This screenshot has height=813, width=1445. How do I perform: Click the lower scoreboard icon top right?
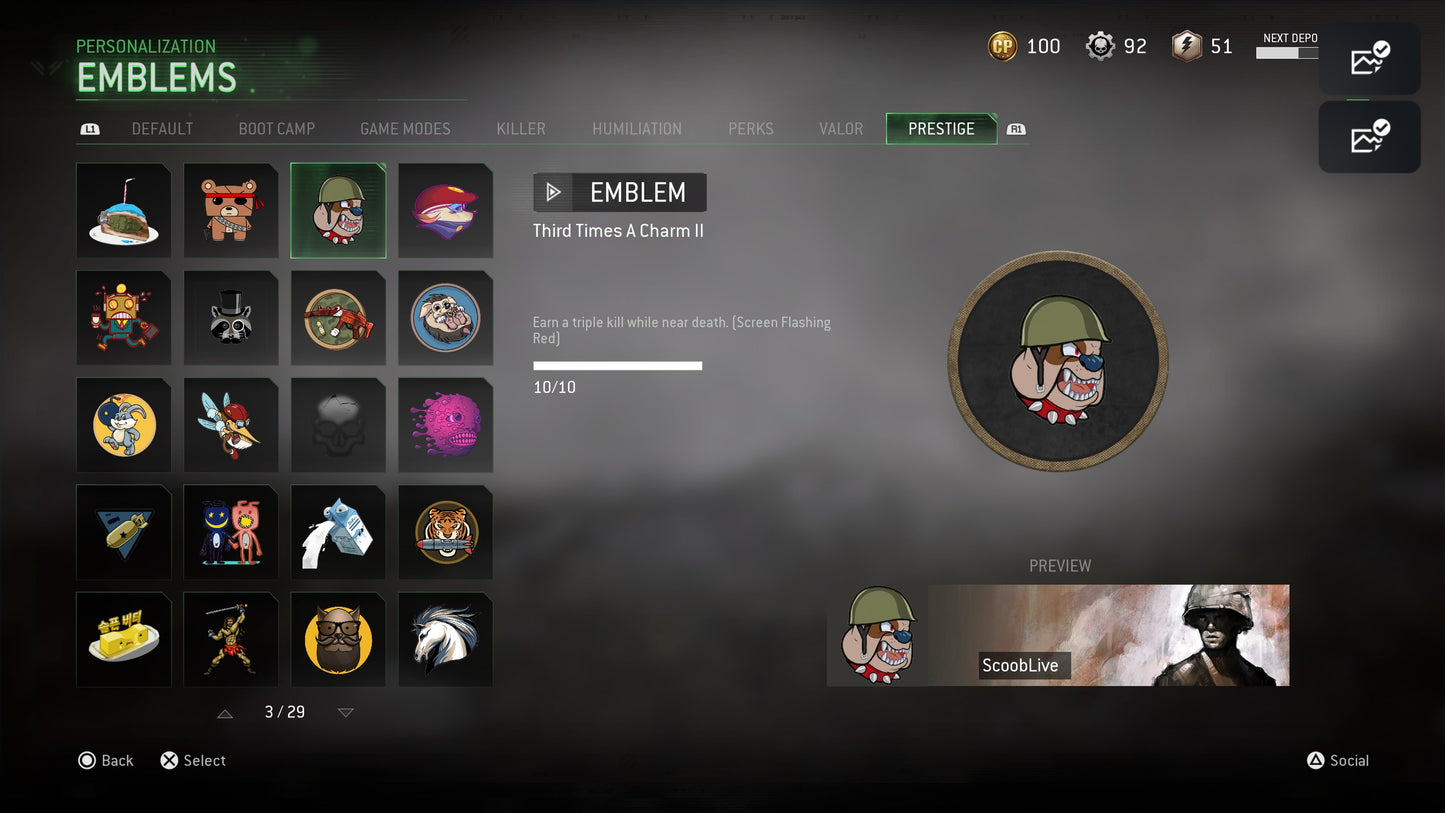click(x=1369, y=136)
